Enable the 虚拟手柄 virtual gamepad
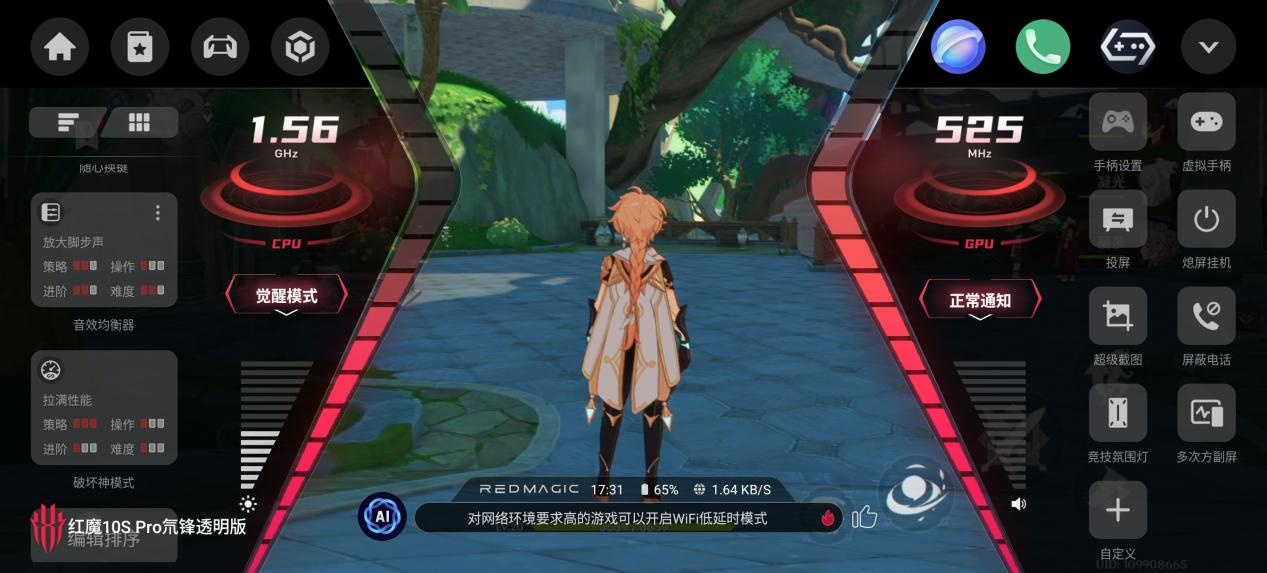 tap(1206, 123)
